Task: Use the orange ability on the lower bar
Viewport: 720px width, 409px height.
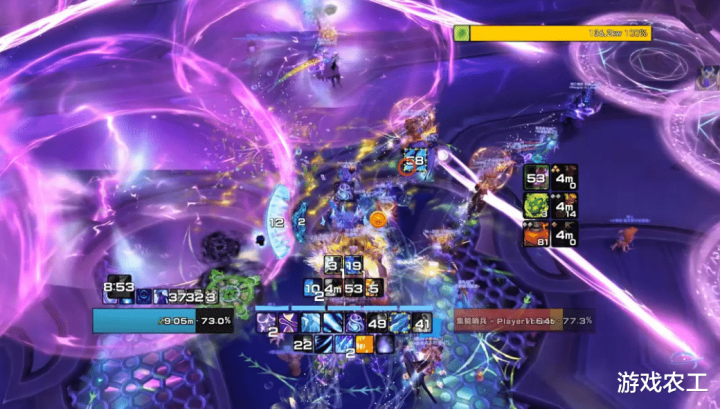Action: pyautogui.click(x=366, y=344)
